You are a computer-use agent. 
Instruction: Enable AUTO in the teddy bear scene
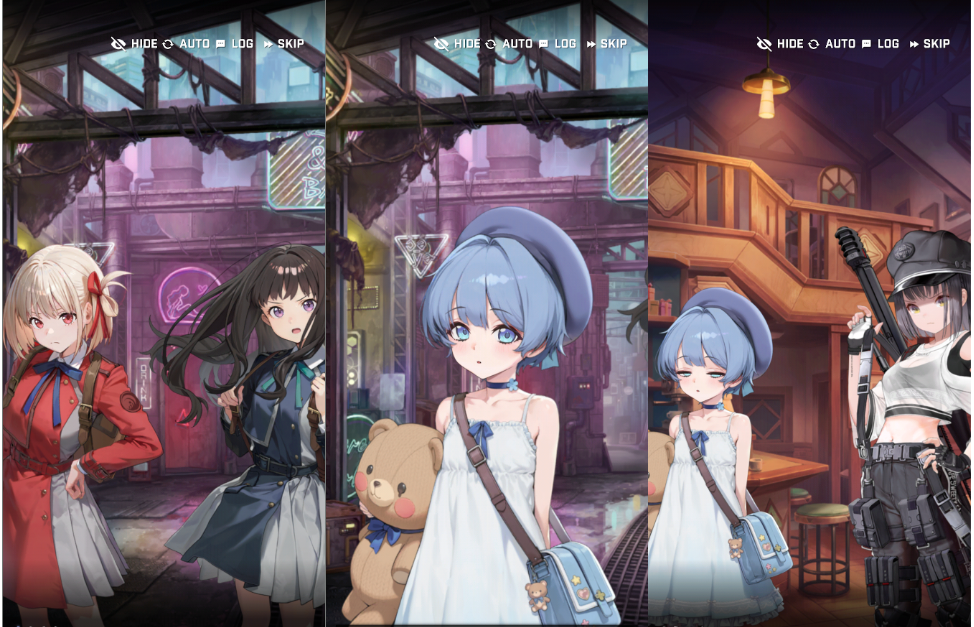[509, 44]
